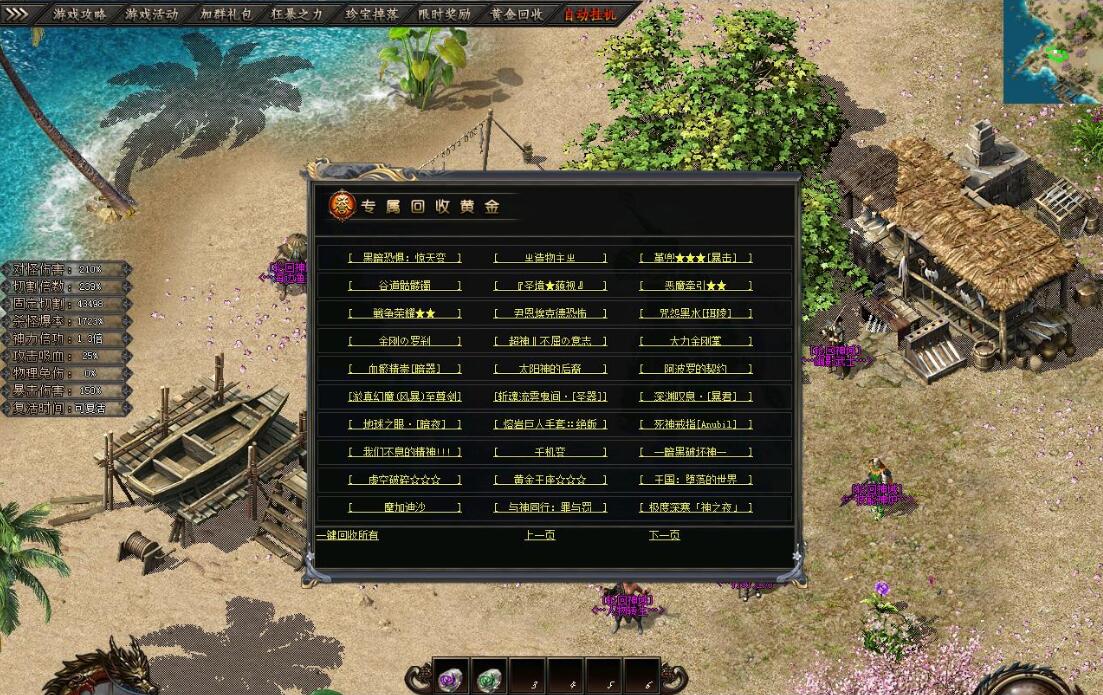
Task: Select the 加群礼包 gift pack tab
Action: pyautogui.click(x=226, y=14)
